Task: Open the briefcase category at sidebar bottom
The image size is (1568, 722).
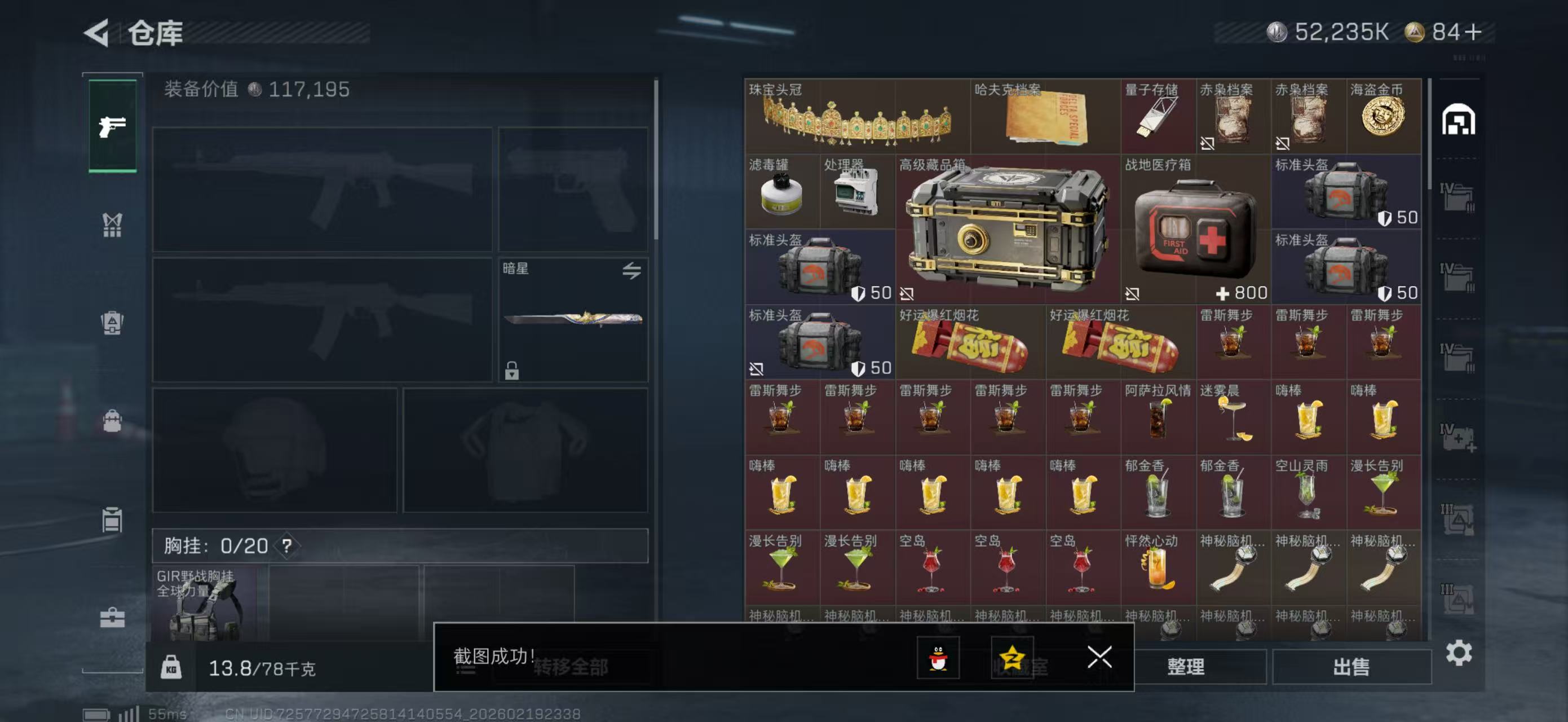Action: pos(113,616)
